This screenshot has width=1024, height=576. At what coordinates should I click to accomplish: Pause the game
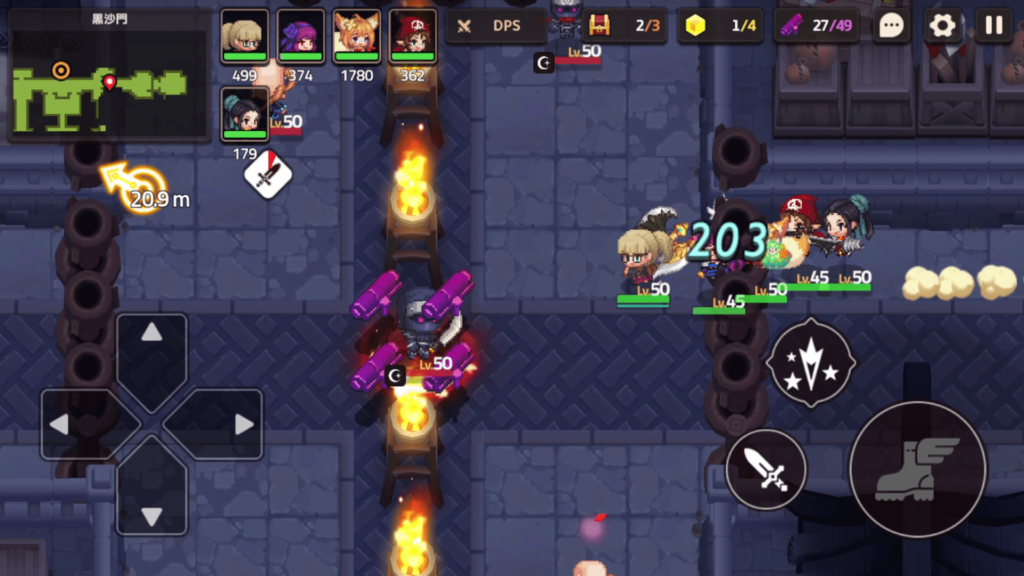pos(993,26)
